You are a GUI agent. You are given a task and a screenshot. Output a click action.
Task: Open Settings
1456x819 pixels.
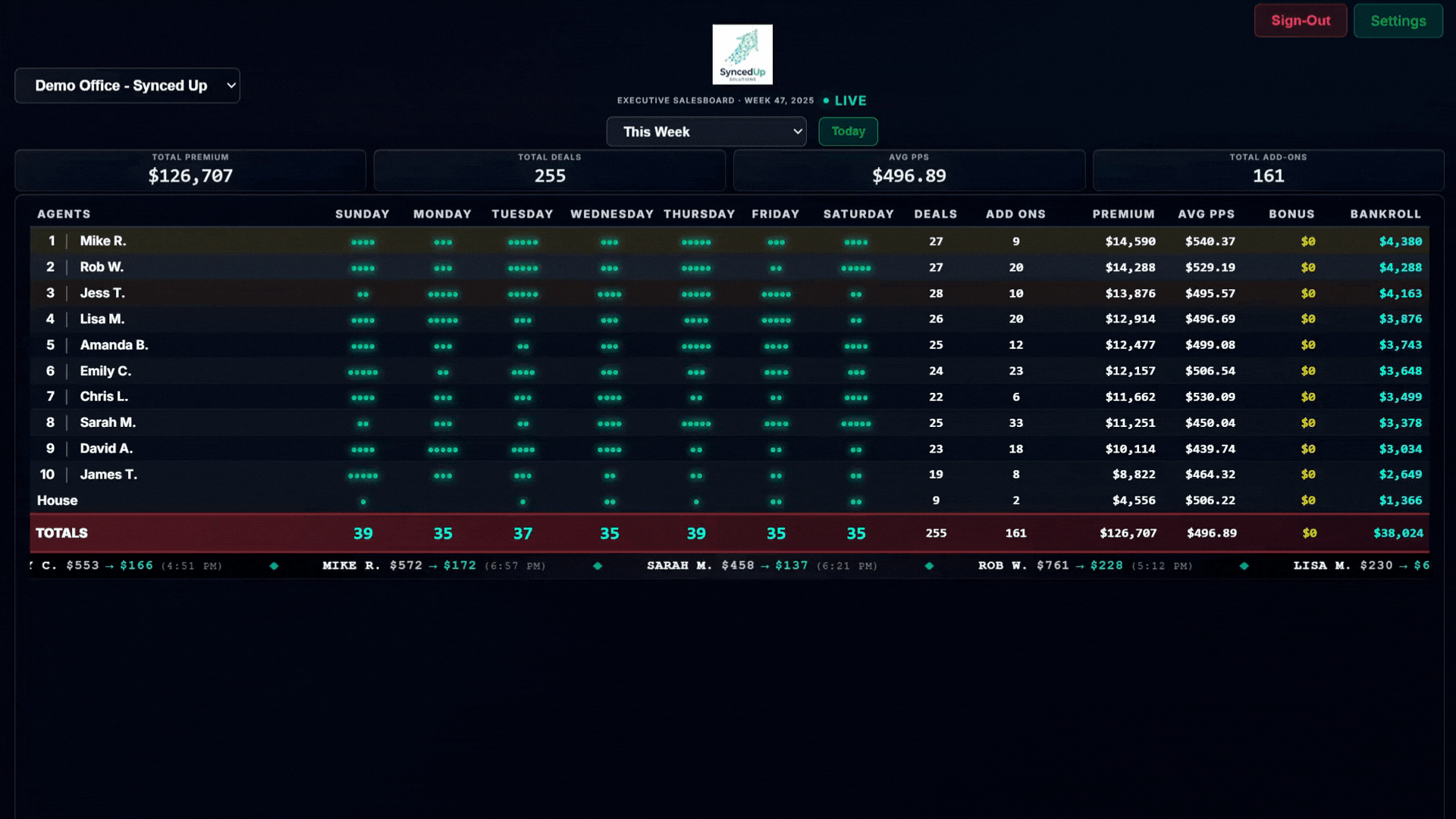tap(1398, 20)
